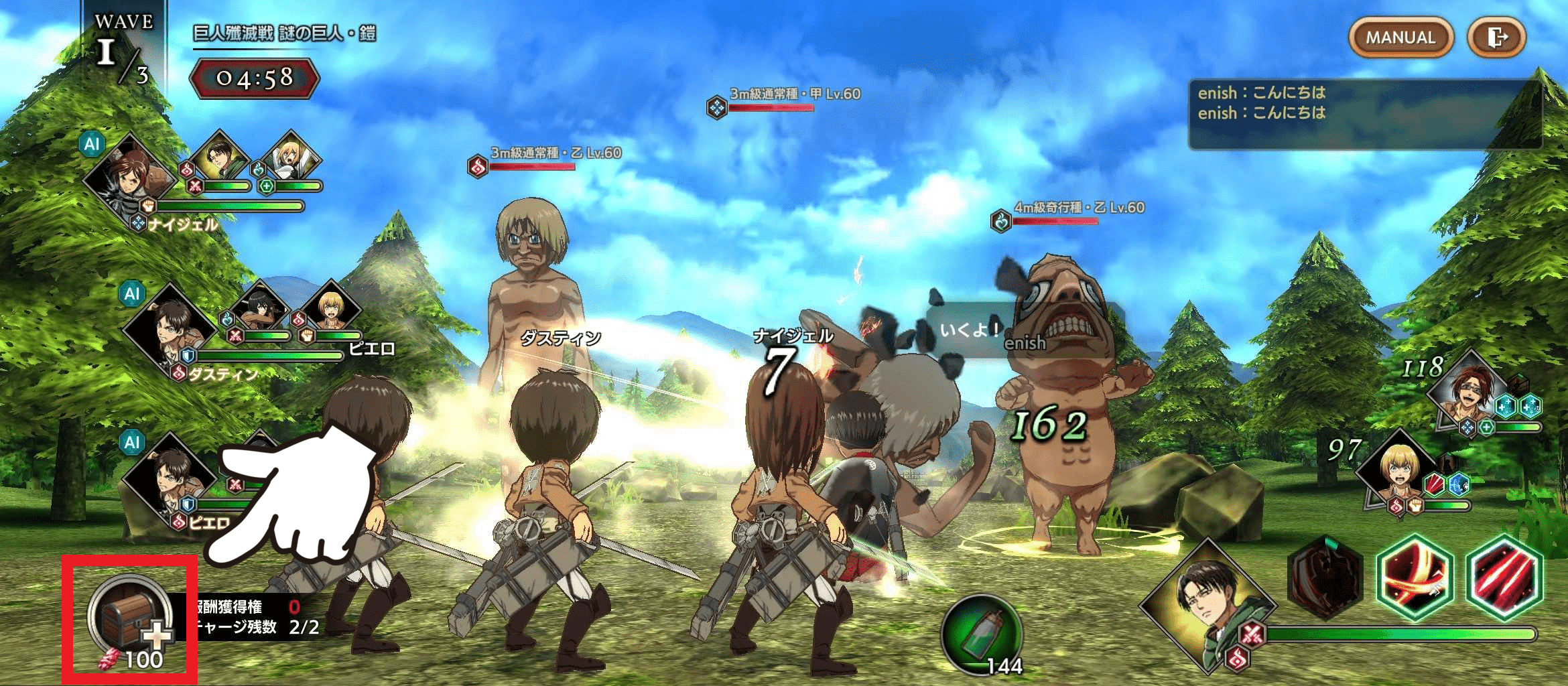Toggle the MANUAL battle mode button

pos(1400,38)
